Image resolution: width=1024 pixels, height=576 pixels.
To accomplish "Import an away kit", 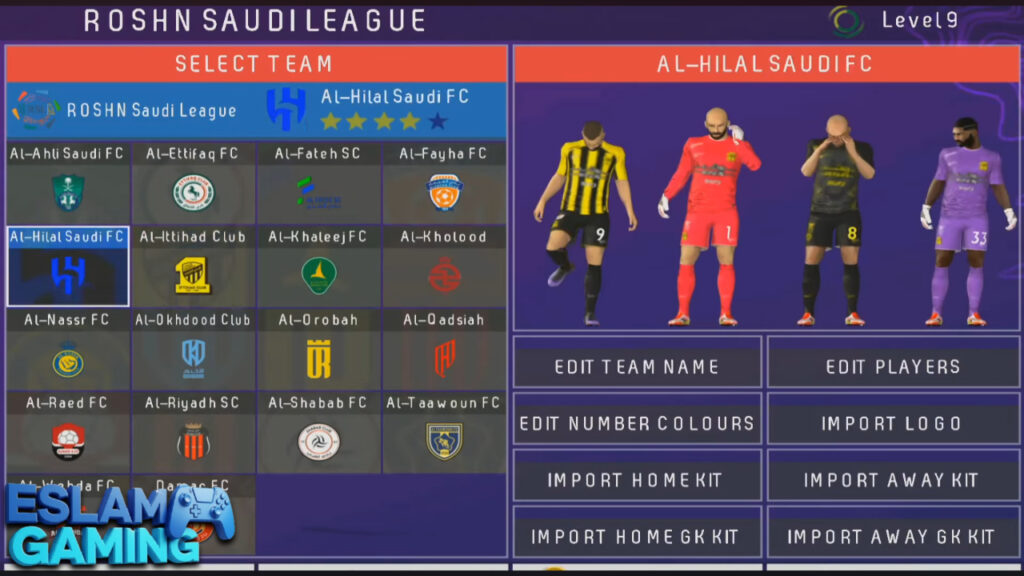I will click(893, 480).
